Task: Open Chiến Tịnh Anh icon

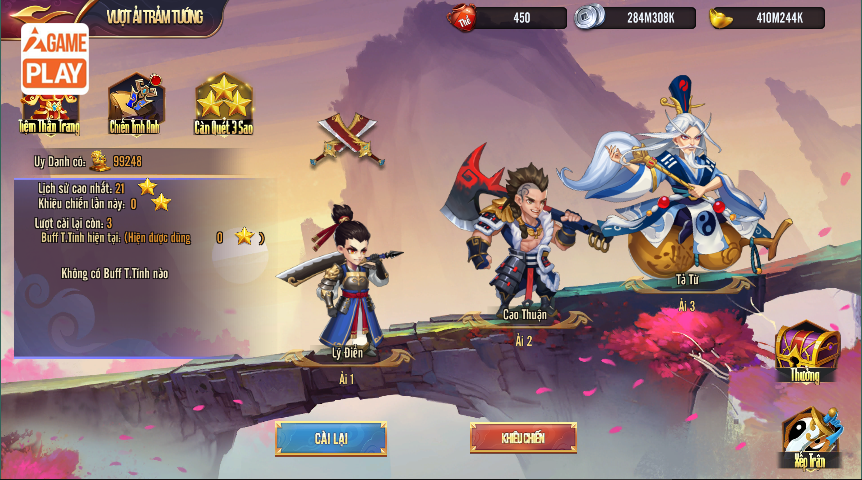Action: (x=134, y=103)
